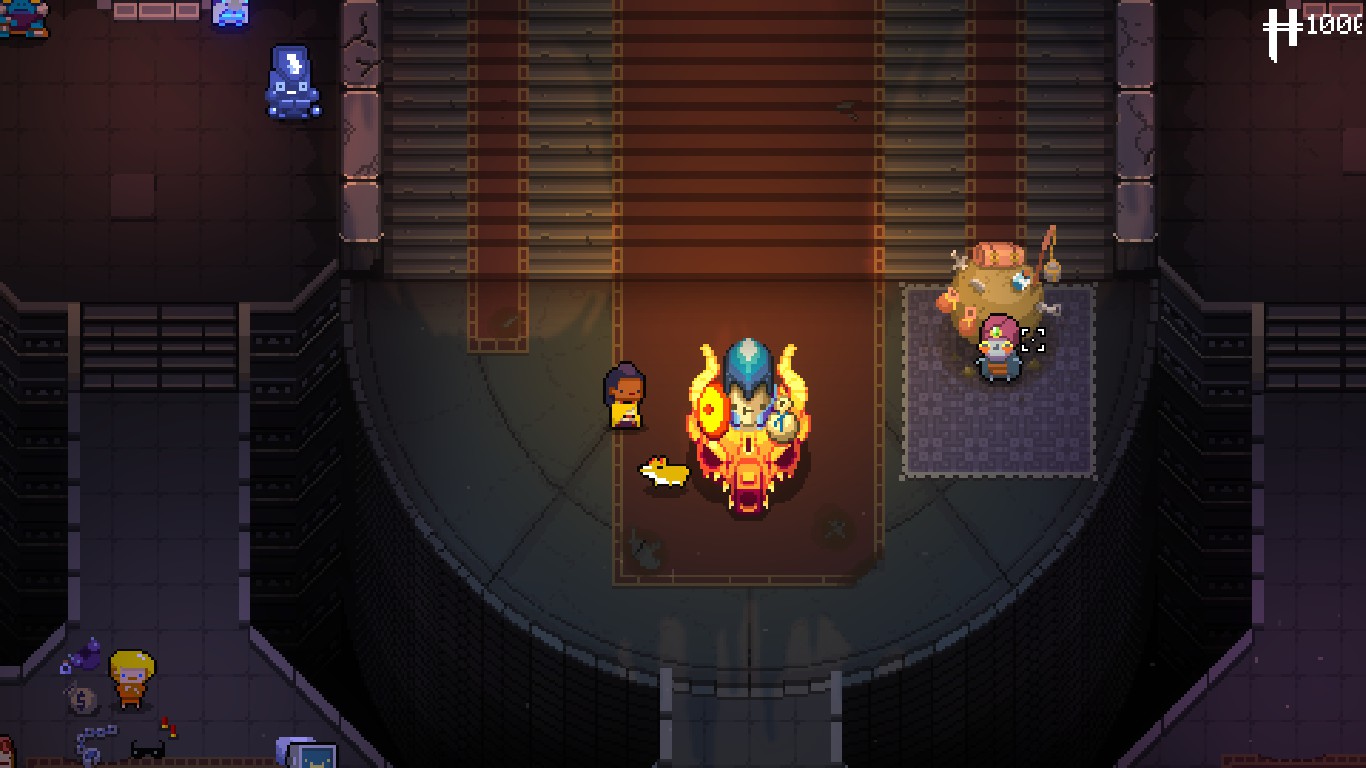Pet the yellow corgi beside the shrine

pyautogui.click(x=663, y=470)
